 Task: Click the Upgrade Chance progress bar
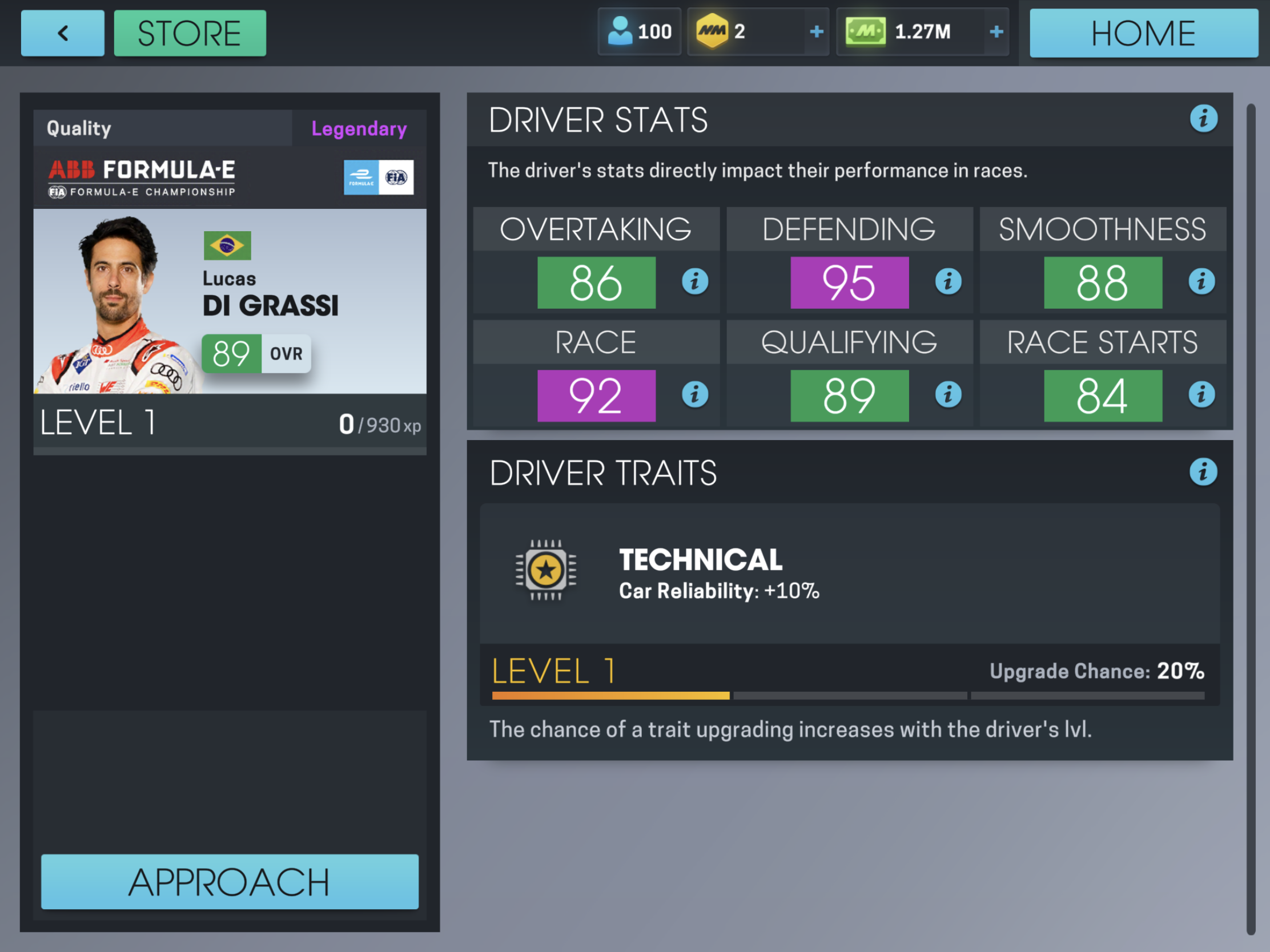(850, 696)
